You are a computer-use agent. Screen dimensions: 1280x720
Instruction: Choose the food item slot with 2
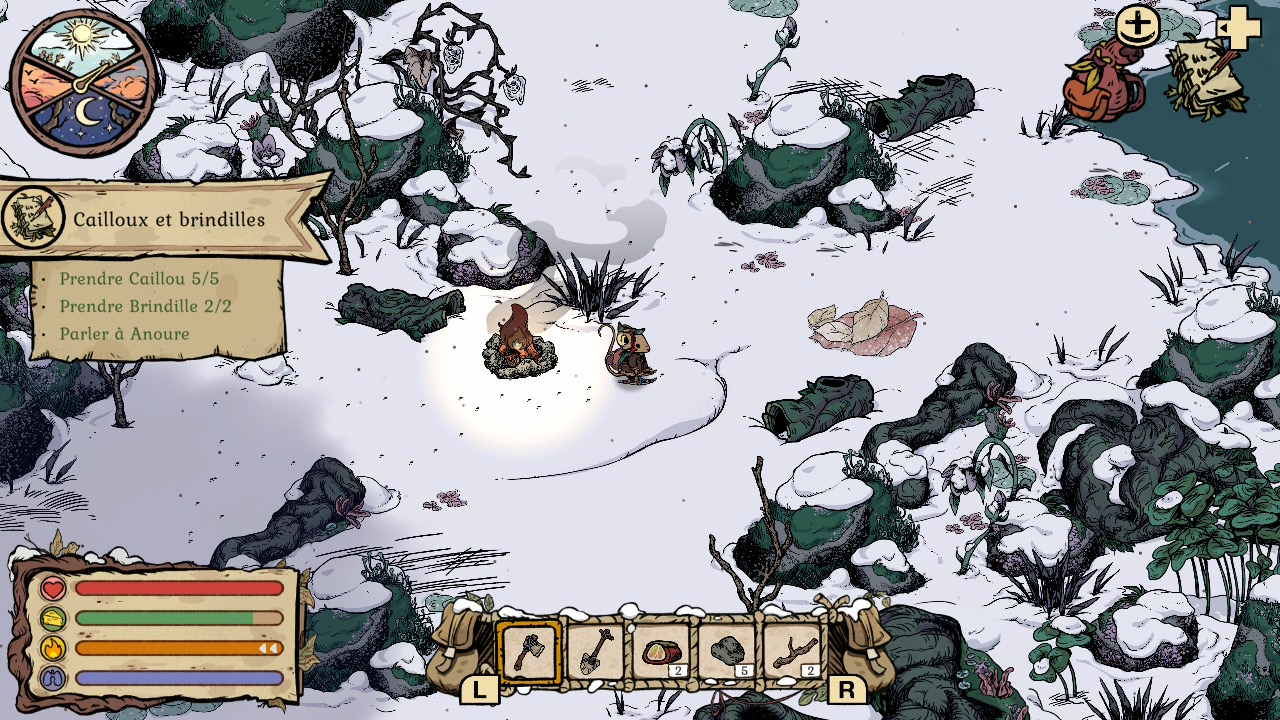coord(661,653)
